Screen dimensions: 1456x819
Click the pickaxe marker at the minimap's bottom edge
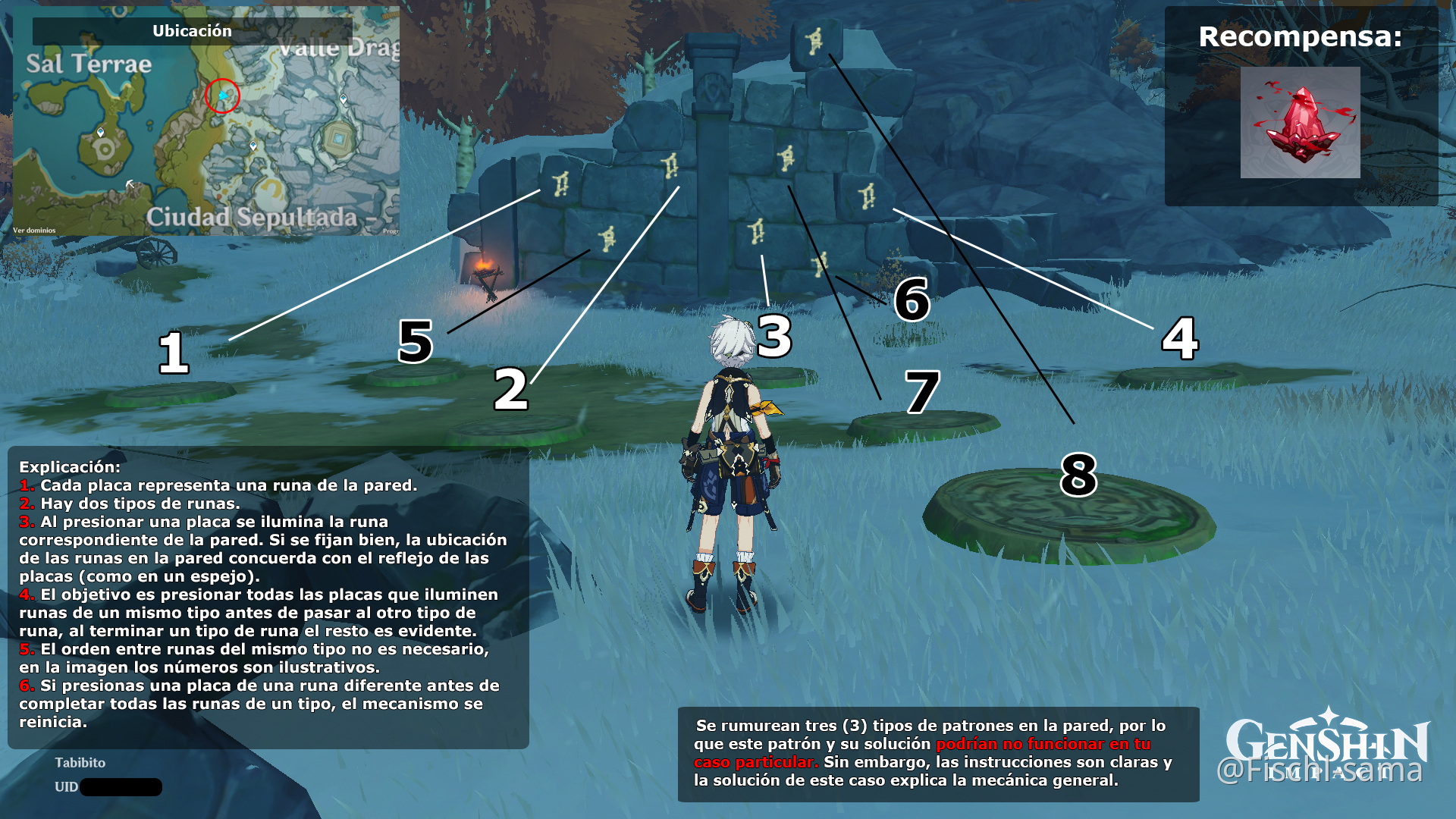click(130, 182)
